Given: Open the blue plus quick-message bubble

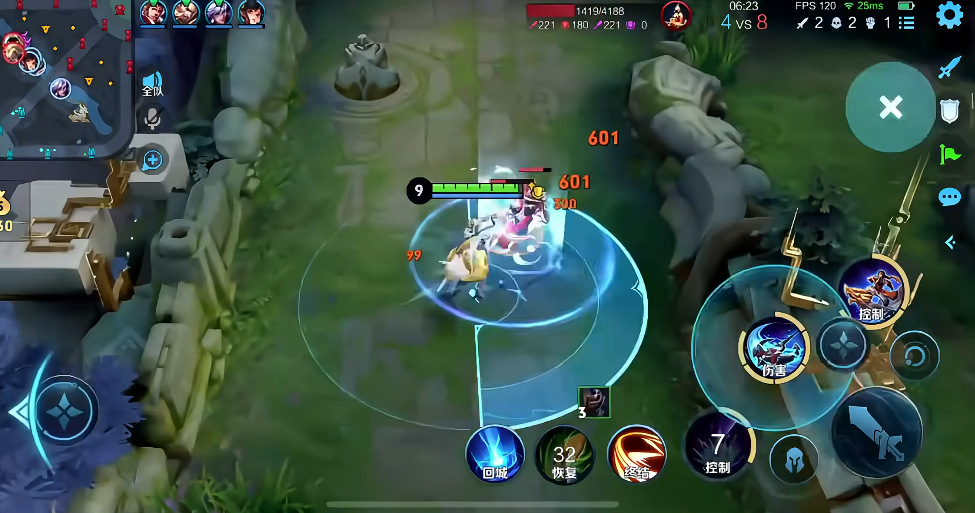Looking at the screenshot, I should [x=152, y=159].
